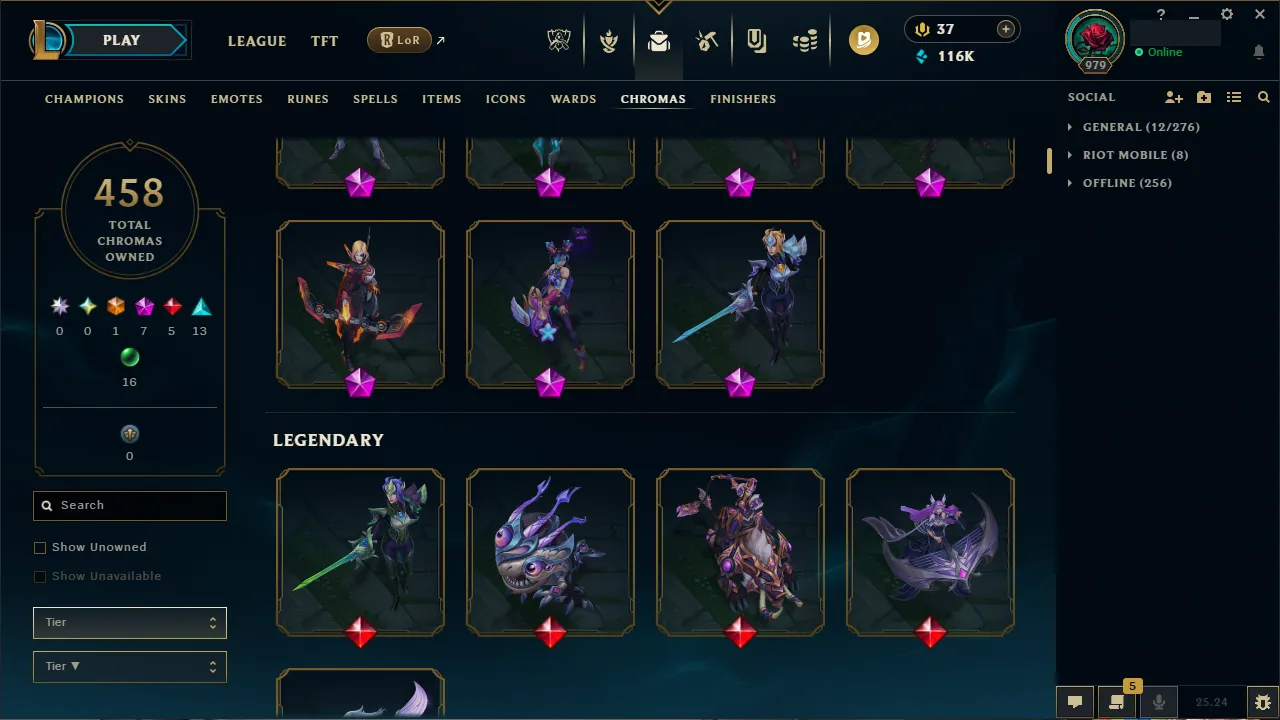1280x720 pixels.
Task: Open the Esports trophy icon
Action: (559, 39)
